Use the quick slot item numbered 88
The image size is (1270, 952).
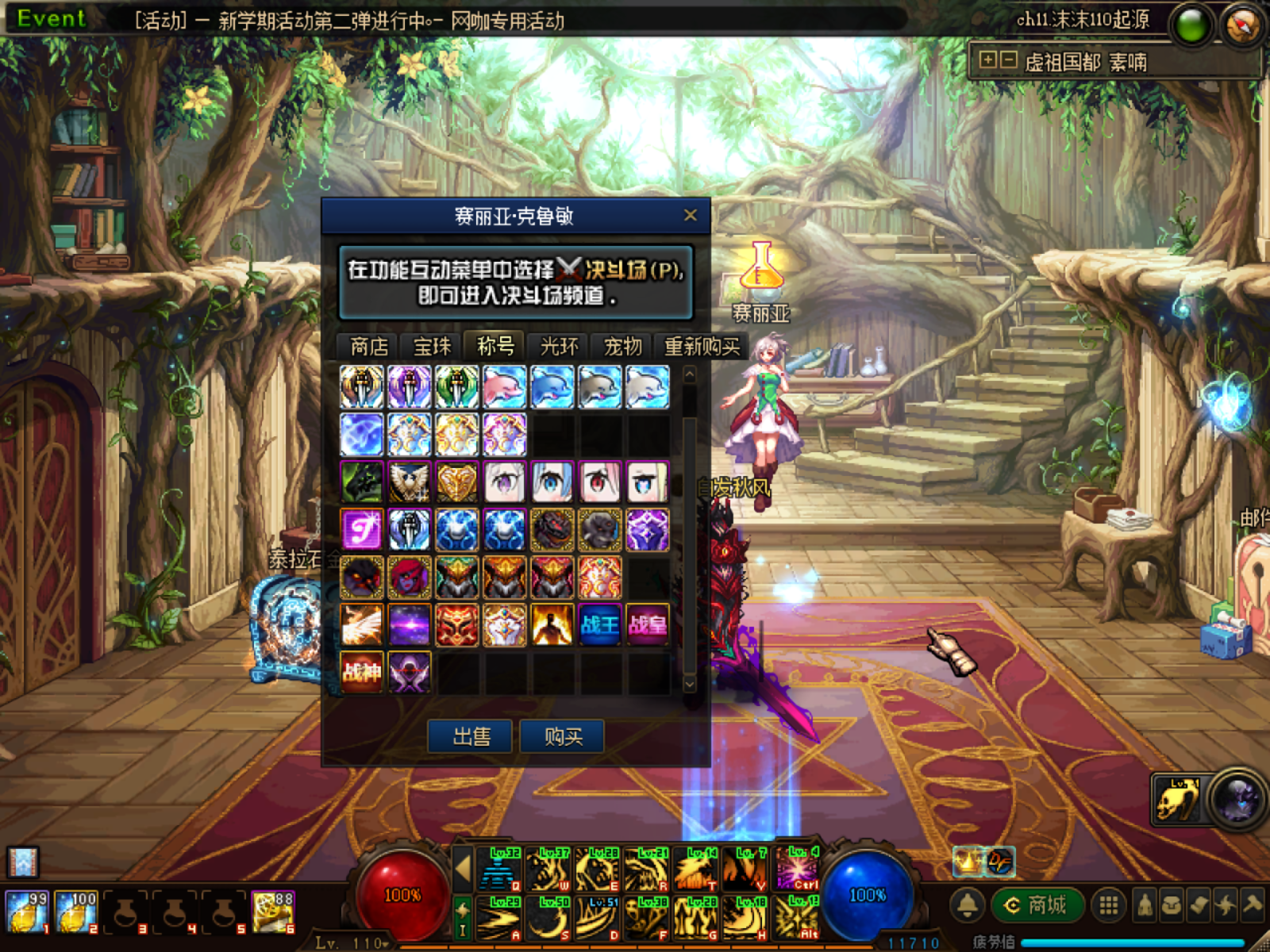pos(273,911)
